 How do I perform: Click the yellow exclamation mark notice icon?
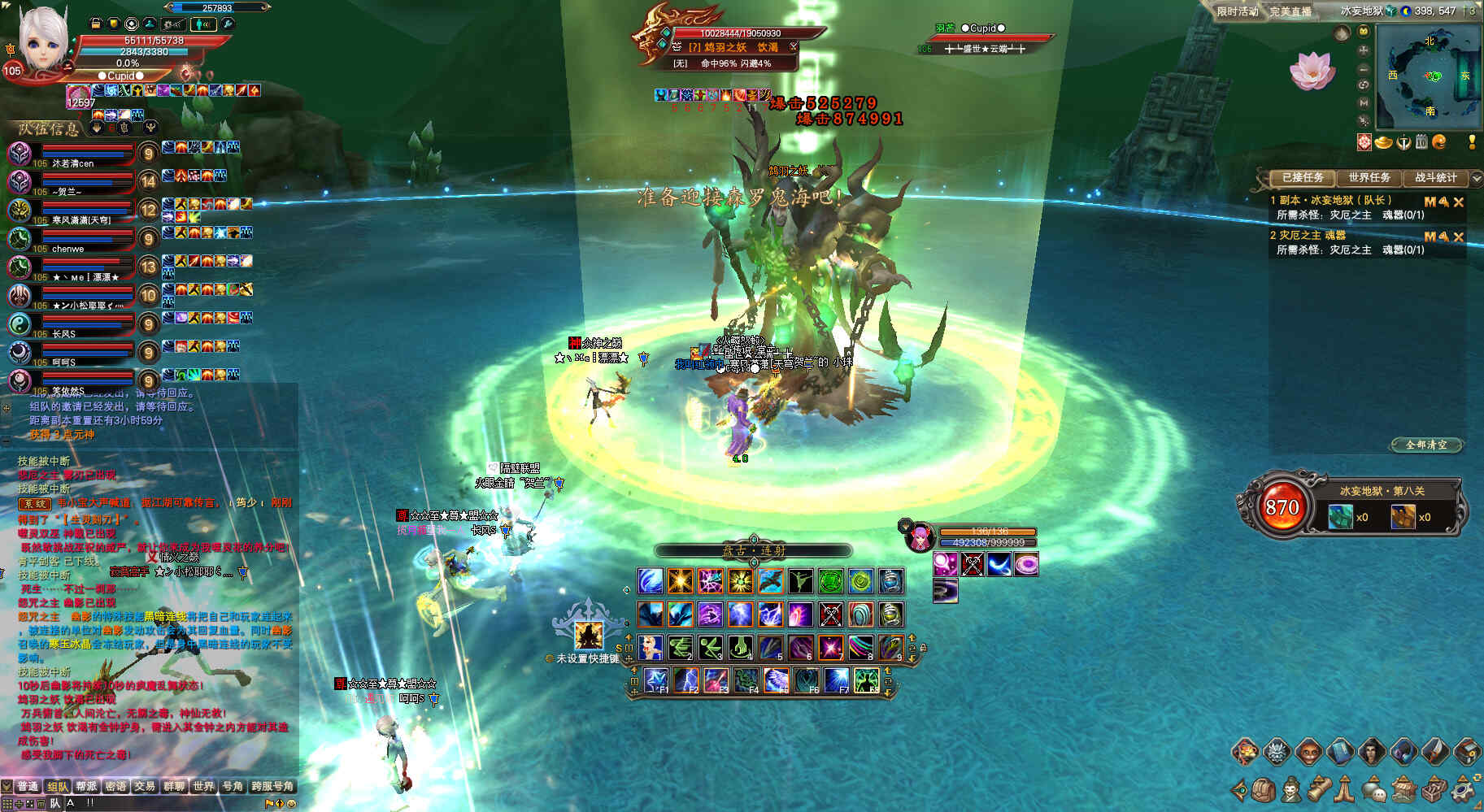[x=1472, y=142]
